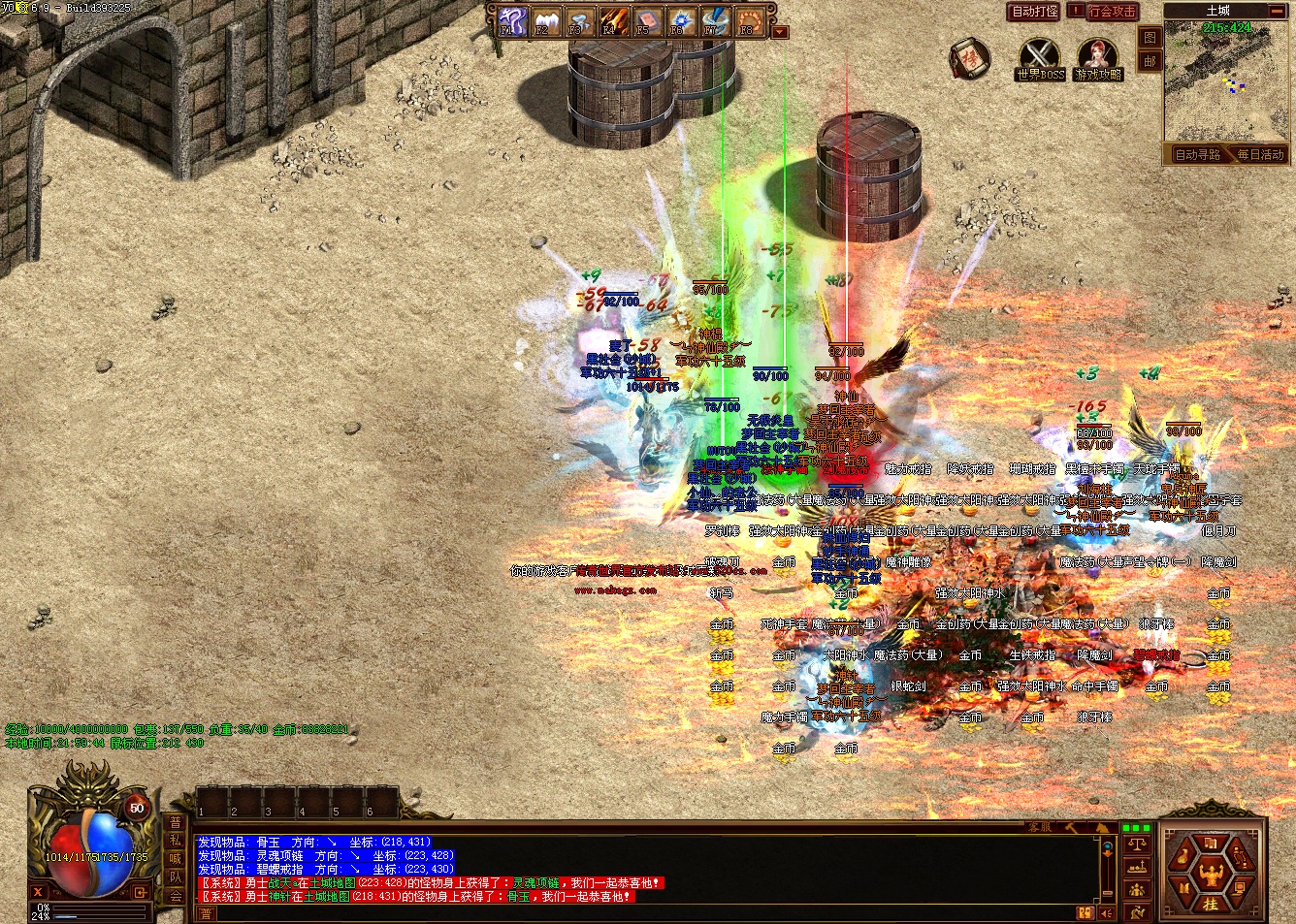This screenshot has width=1296, height=924.
Task: Click the 图 map button beside minimap
Action: [x=1150, y=38]
